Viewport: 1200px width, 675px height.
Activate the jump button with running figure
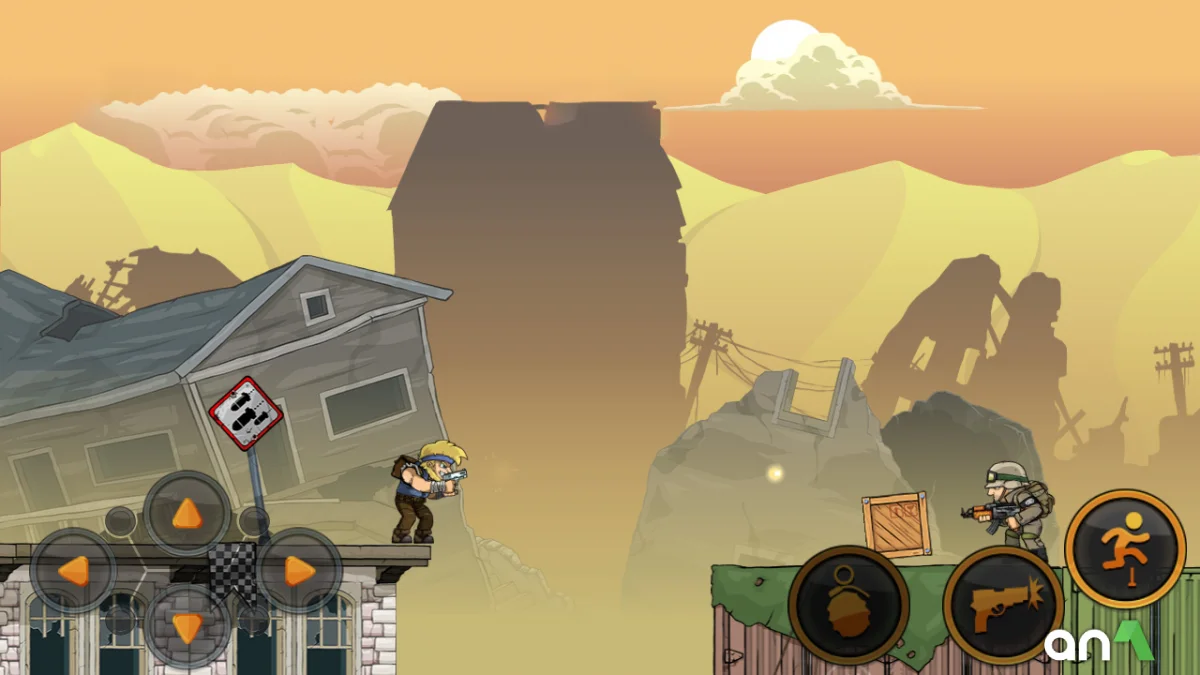(1125, 549)
